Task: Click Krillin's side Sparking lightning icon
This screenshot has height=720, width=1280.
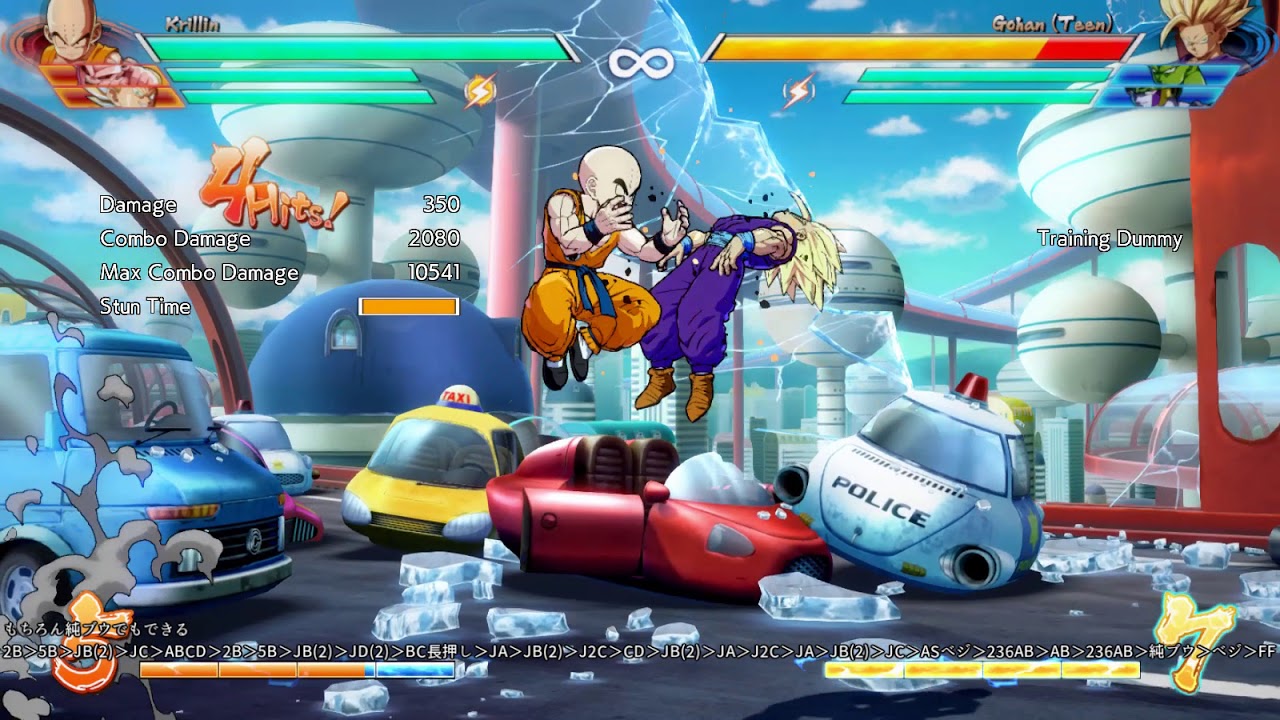Action: (479, 91)
